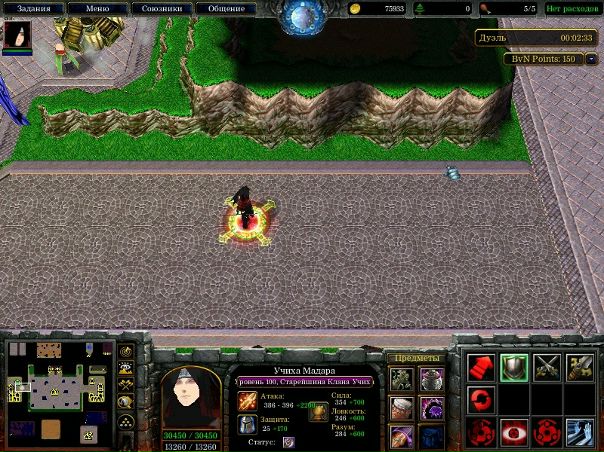Open the Союзники allies menu
Viewport: 604px width, 452px height.
point(161,9)
